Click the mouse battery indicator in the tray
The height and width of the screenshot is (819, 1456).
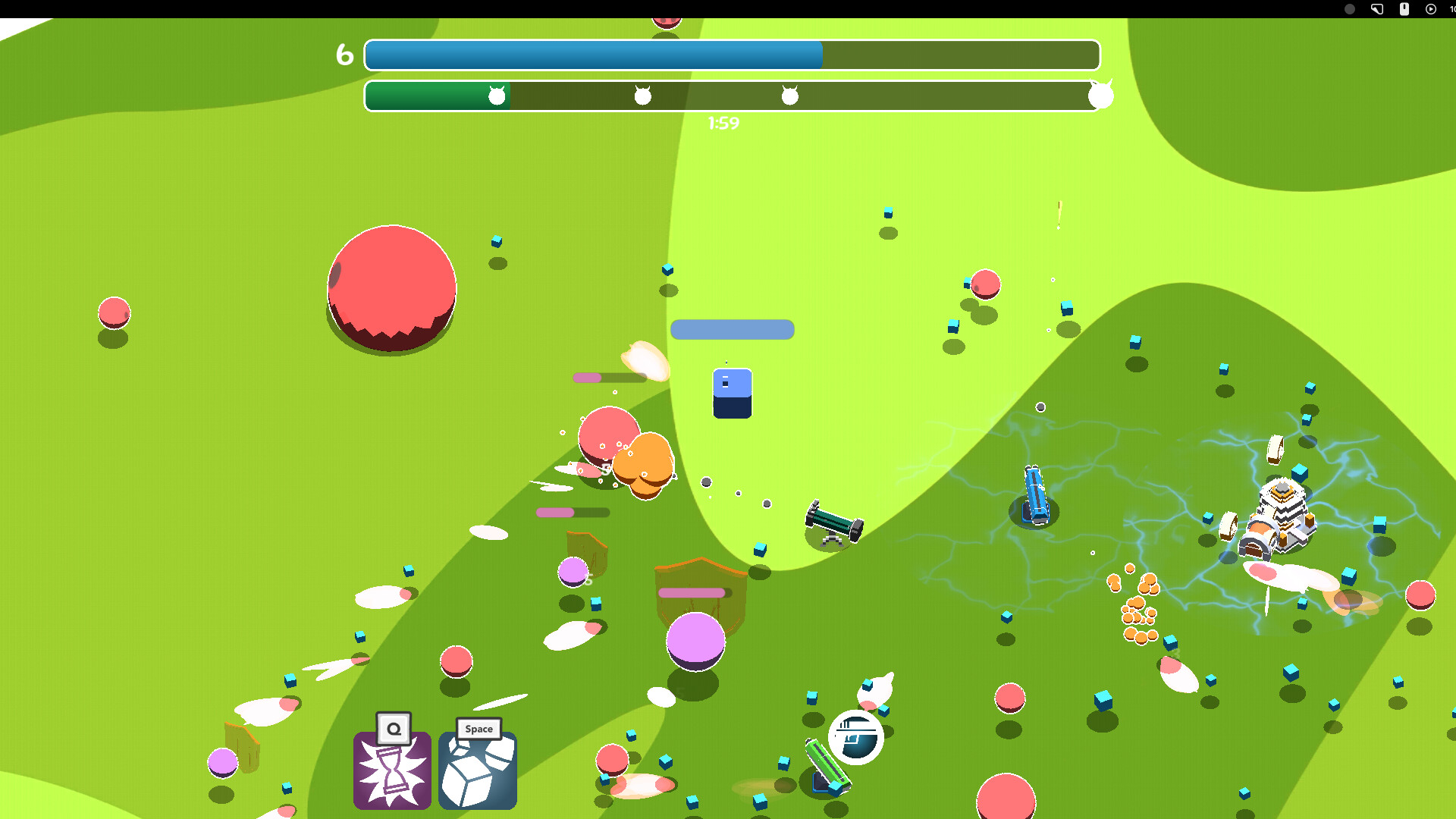click(1403, 9)
